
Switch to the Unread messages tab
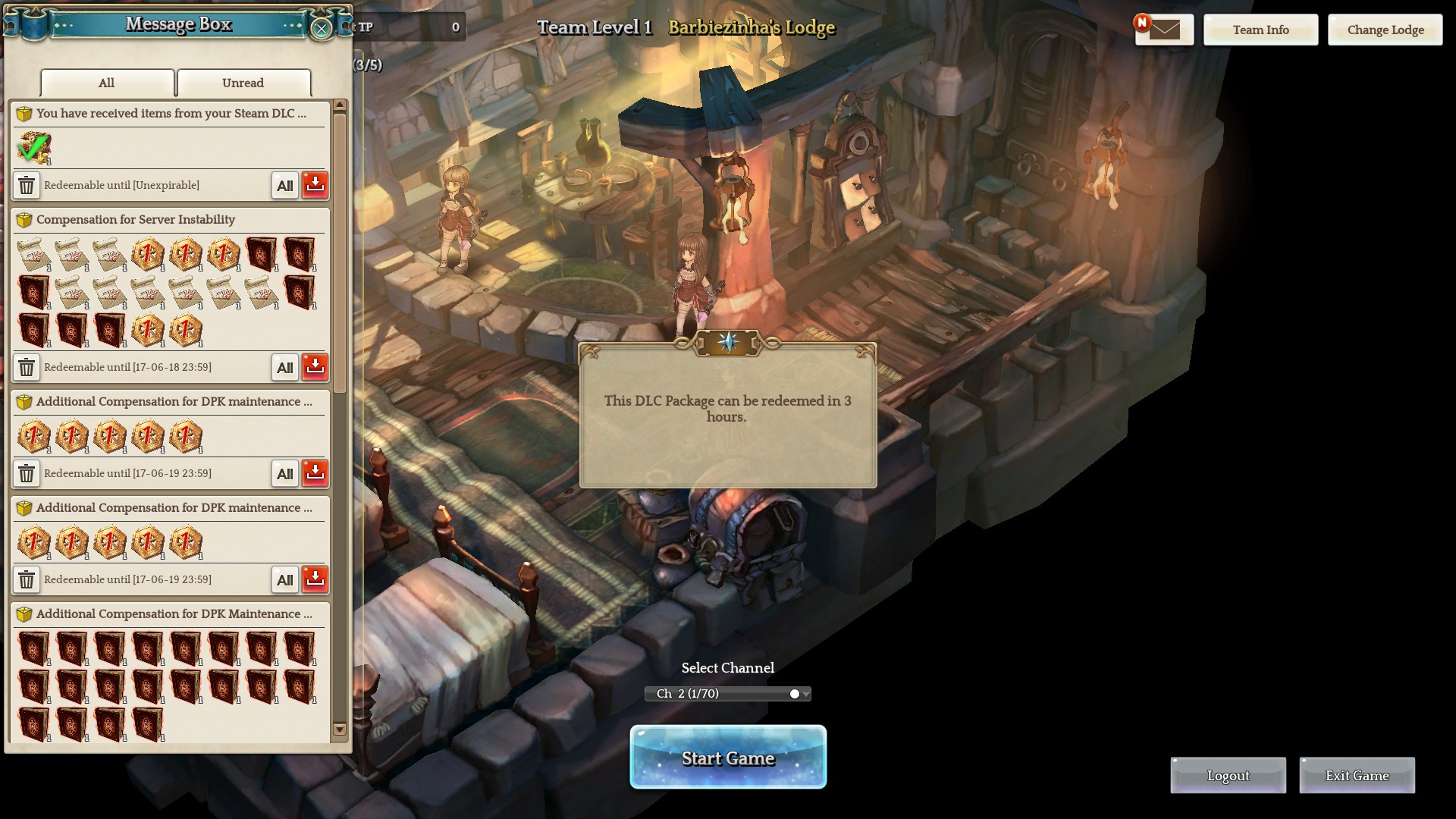tap(243, 83)
